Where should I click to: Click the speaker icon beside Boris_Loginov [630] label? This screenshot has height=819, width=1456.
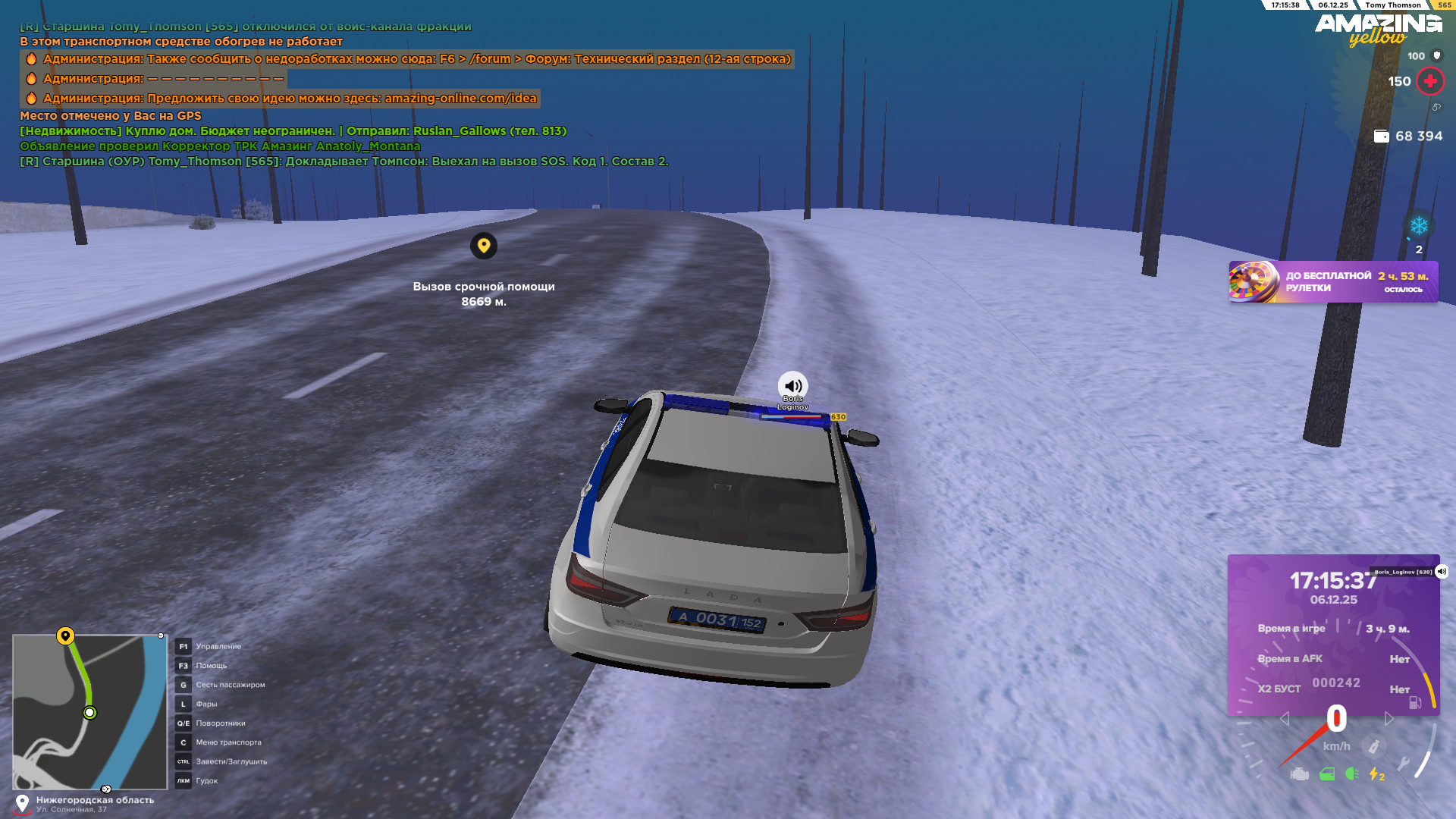point(1442,572)
